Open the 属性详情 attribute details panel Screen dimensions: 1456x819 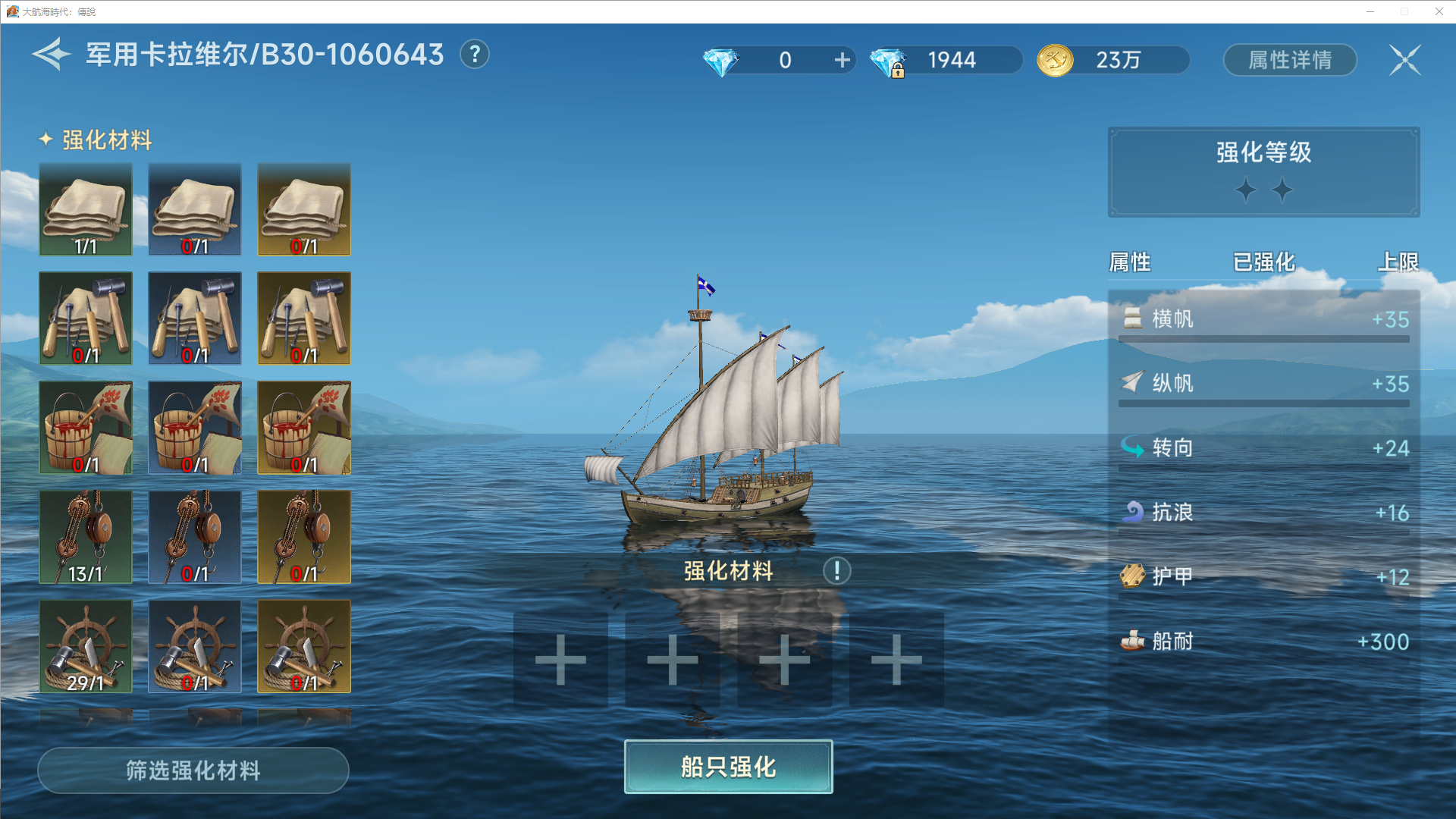point(1290,60)
